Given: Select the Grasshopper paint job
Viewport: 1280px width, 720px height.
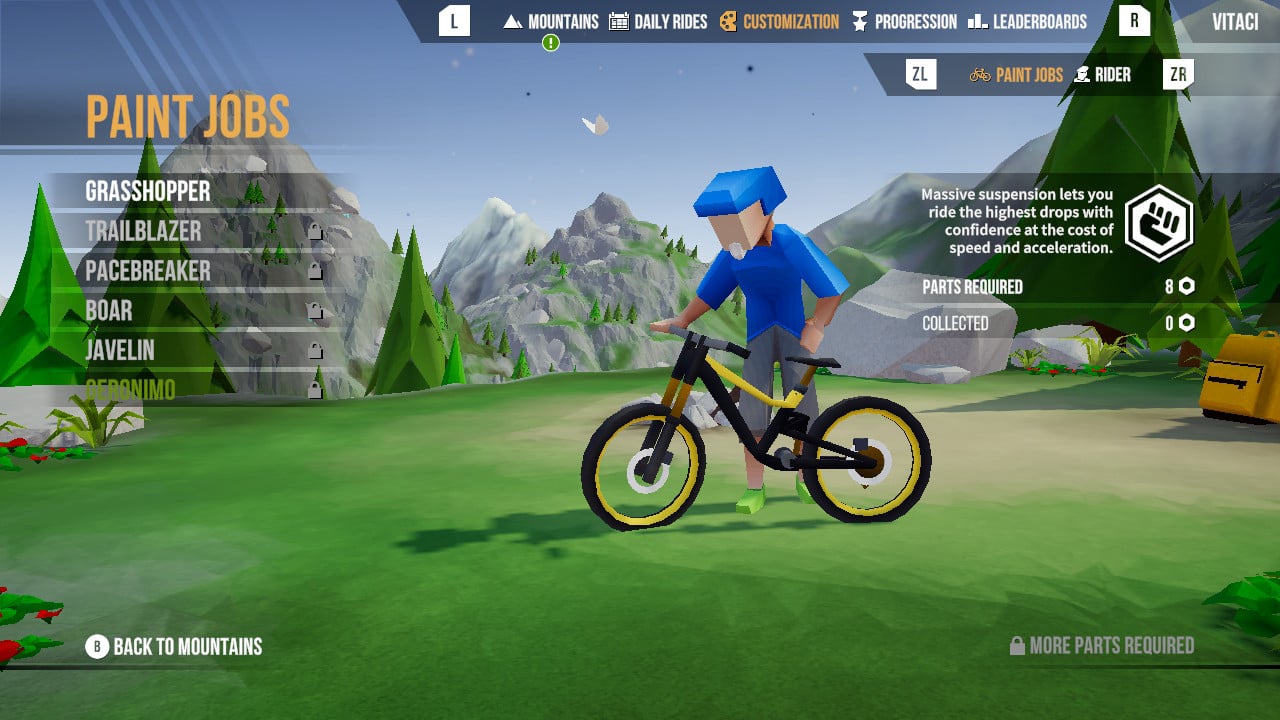Looking at the screenshot, I should 150,191.
